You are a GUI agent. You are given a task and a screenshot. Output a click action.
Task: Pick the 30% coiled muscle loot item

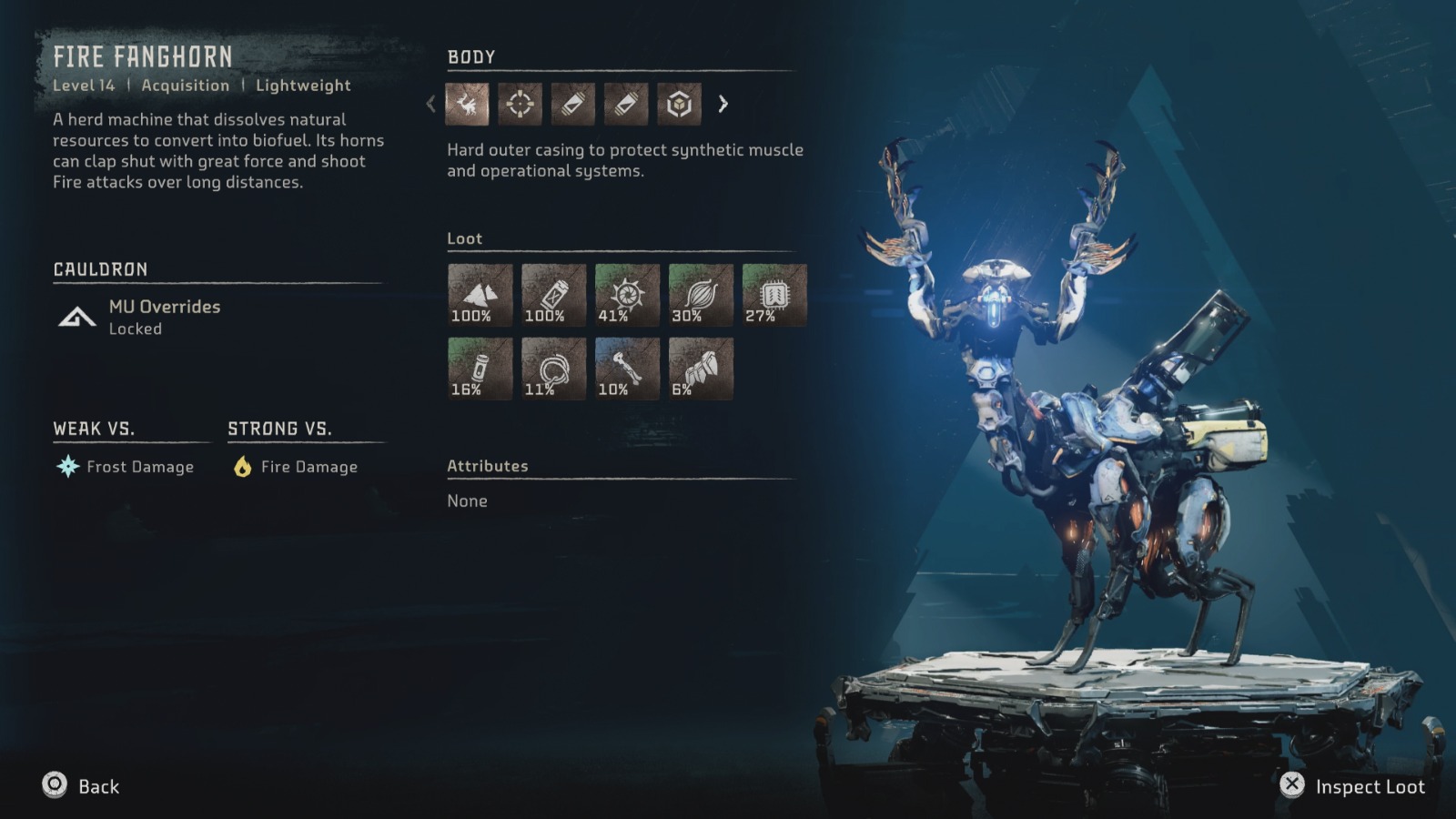click(701, 295)
